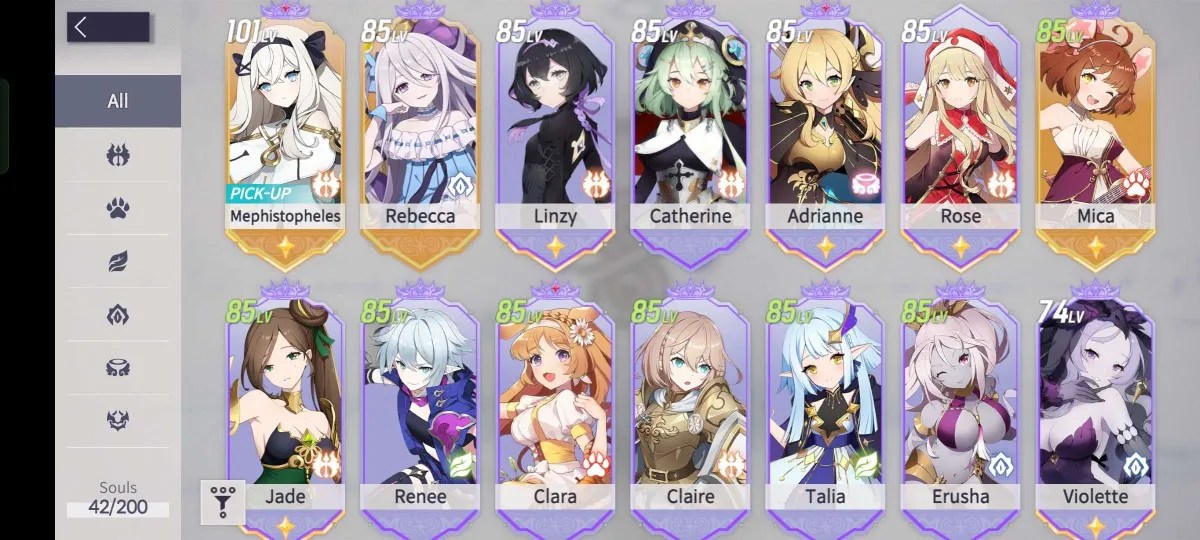Image resolution: width=1200 pixels, height=540 pixels.
Task: Select Renee's character card
Action: [x=420, y=410]
